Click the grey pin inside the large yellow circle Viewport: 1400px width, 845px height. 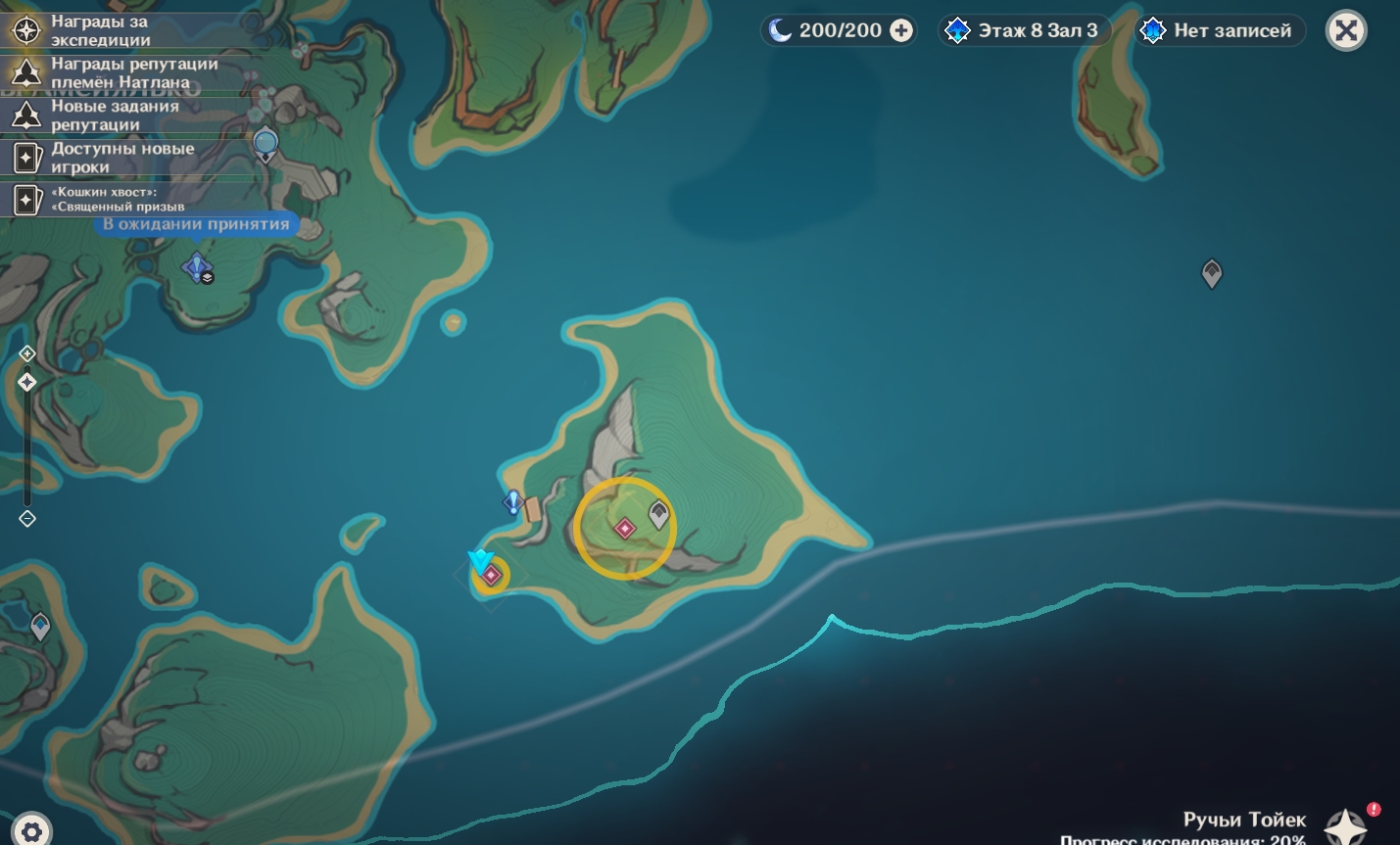click(658, 514)
